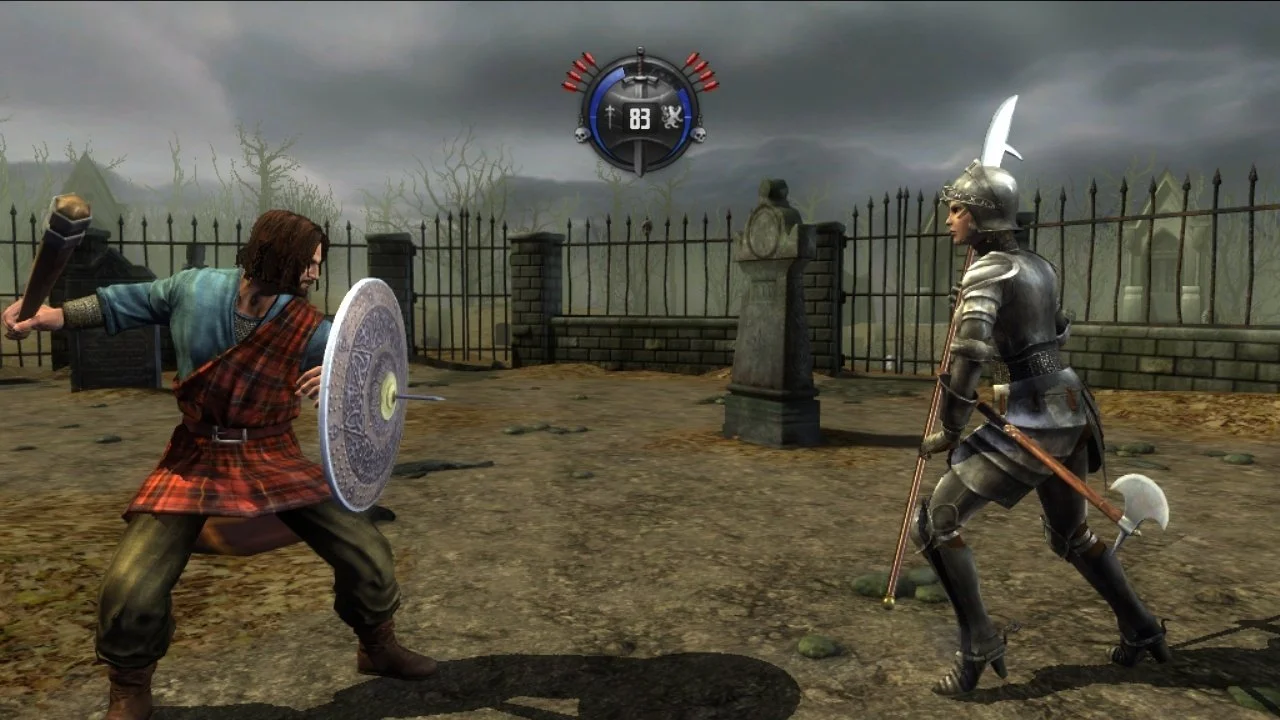
Task: Select the left cluster of red arrows
Action: tap(578, 70)
